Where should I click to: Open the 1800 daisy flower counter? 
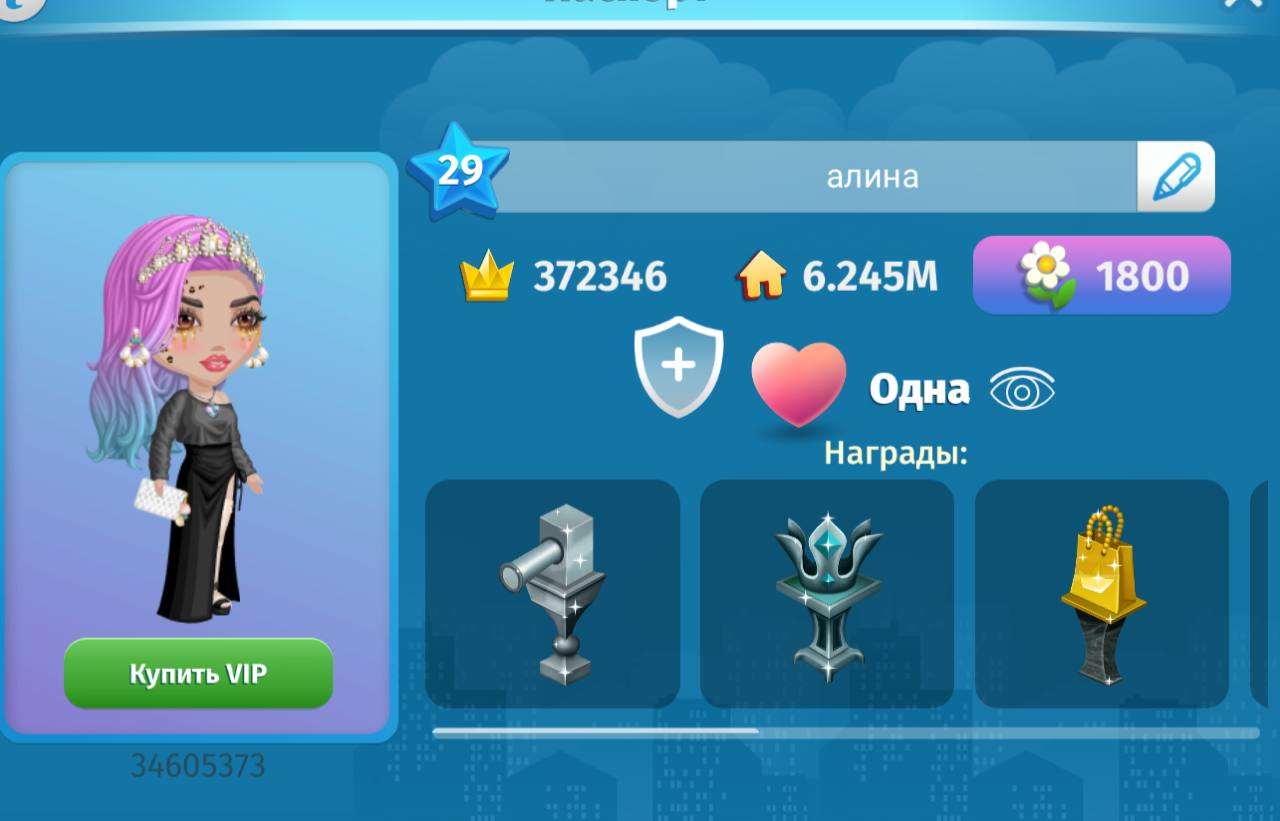1101,275
